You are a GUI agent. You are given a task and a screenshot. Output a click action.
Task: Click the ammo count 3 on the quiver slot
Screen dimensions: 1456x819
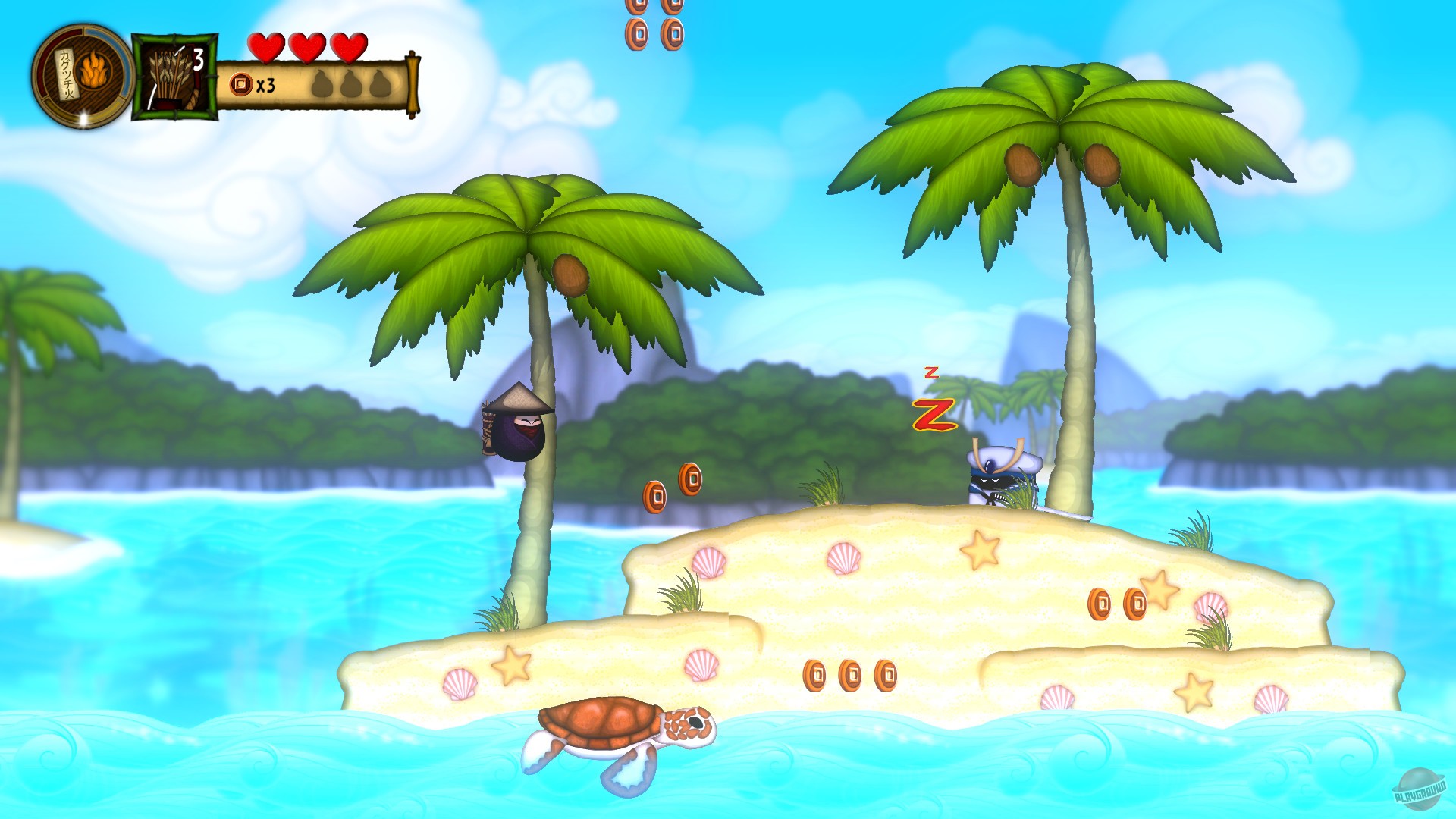[199, 58]
